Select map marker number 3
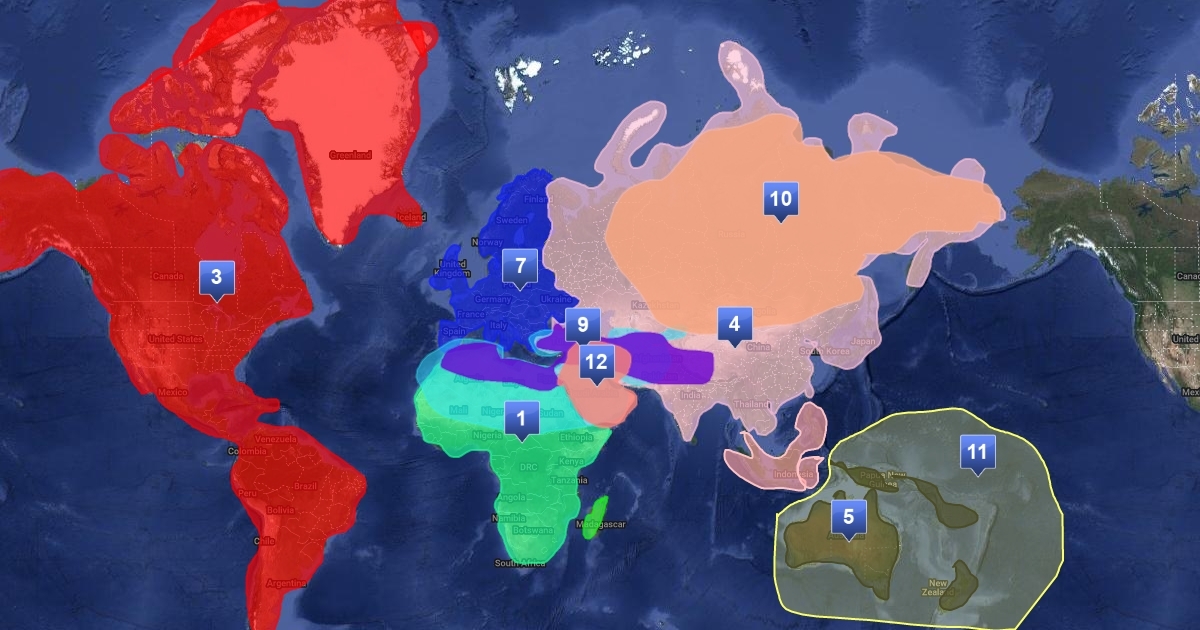This screenshot has width=1200, height=630. pyautogui.click(x=216, y=278)
